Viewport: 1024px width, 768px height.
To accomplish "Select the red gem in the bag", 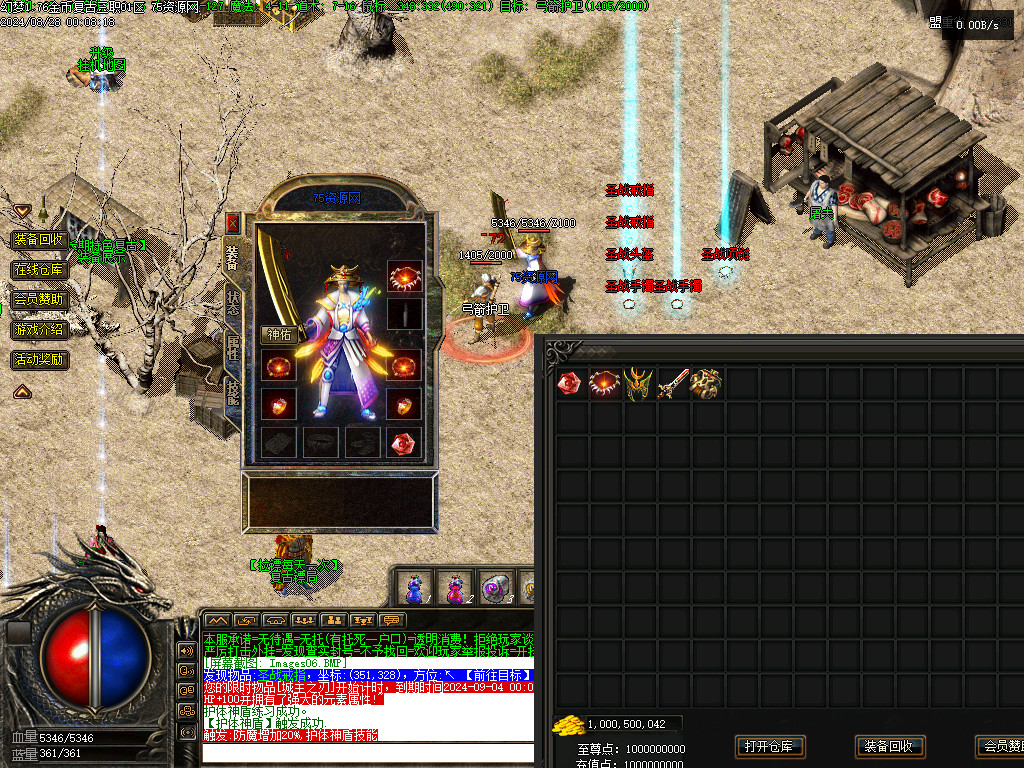I will coord(571,384).
